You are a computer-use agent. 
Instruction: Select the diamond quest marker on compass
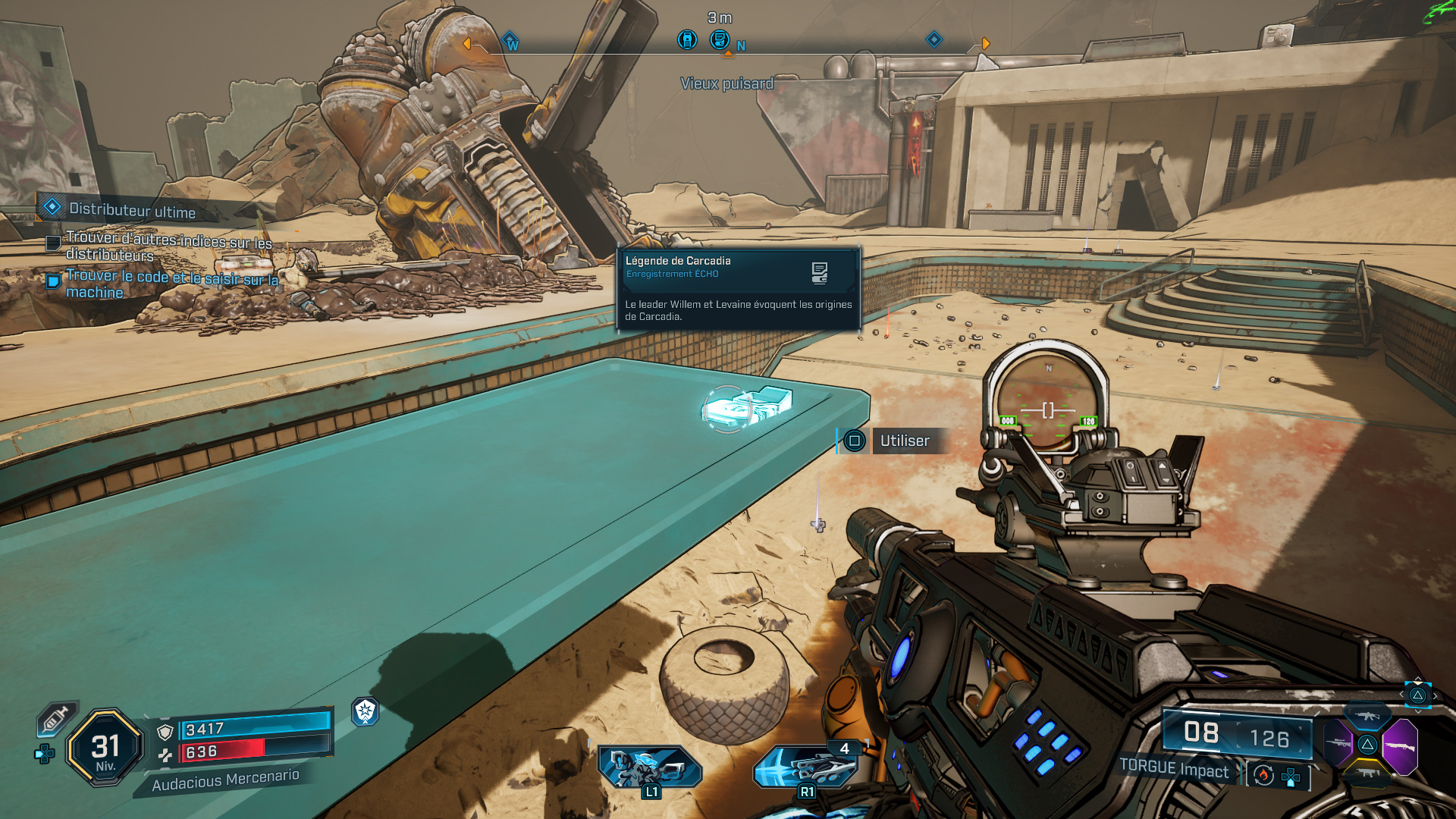[x=934, y=39]
